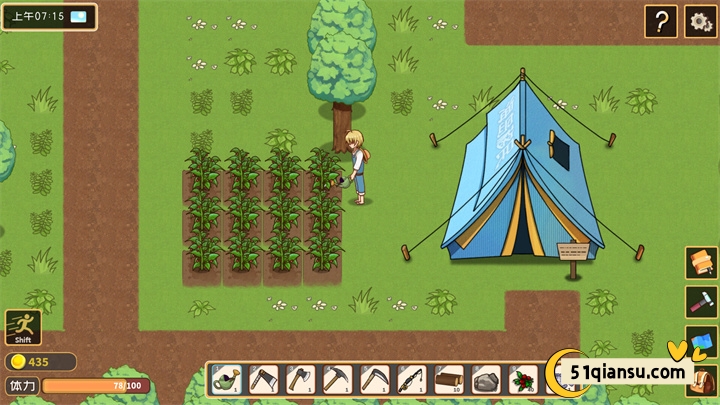720x405 pixels.
Task: Select the wood logs slot
Action: (x=449, y=379)
